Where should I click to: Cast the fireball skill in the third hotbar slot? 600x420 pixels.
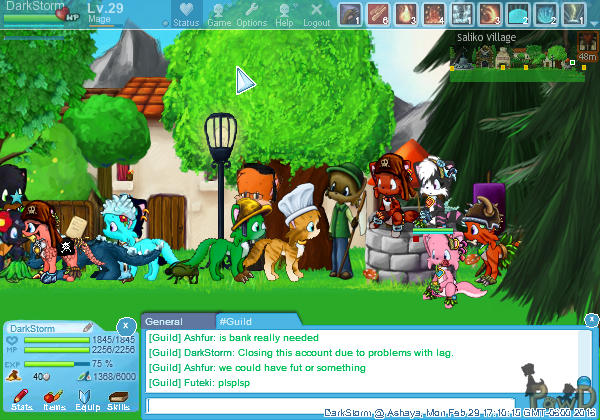pyautogui.click(x=406, y=14)
